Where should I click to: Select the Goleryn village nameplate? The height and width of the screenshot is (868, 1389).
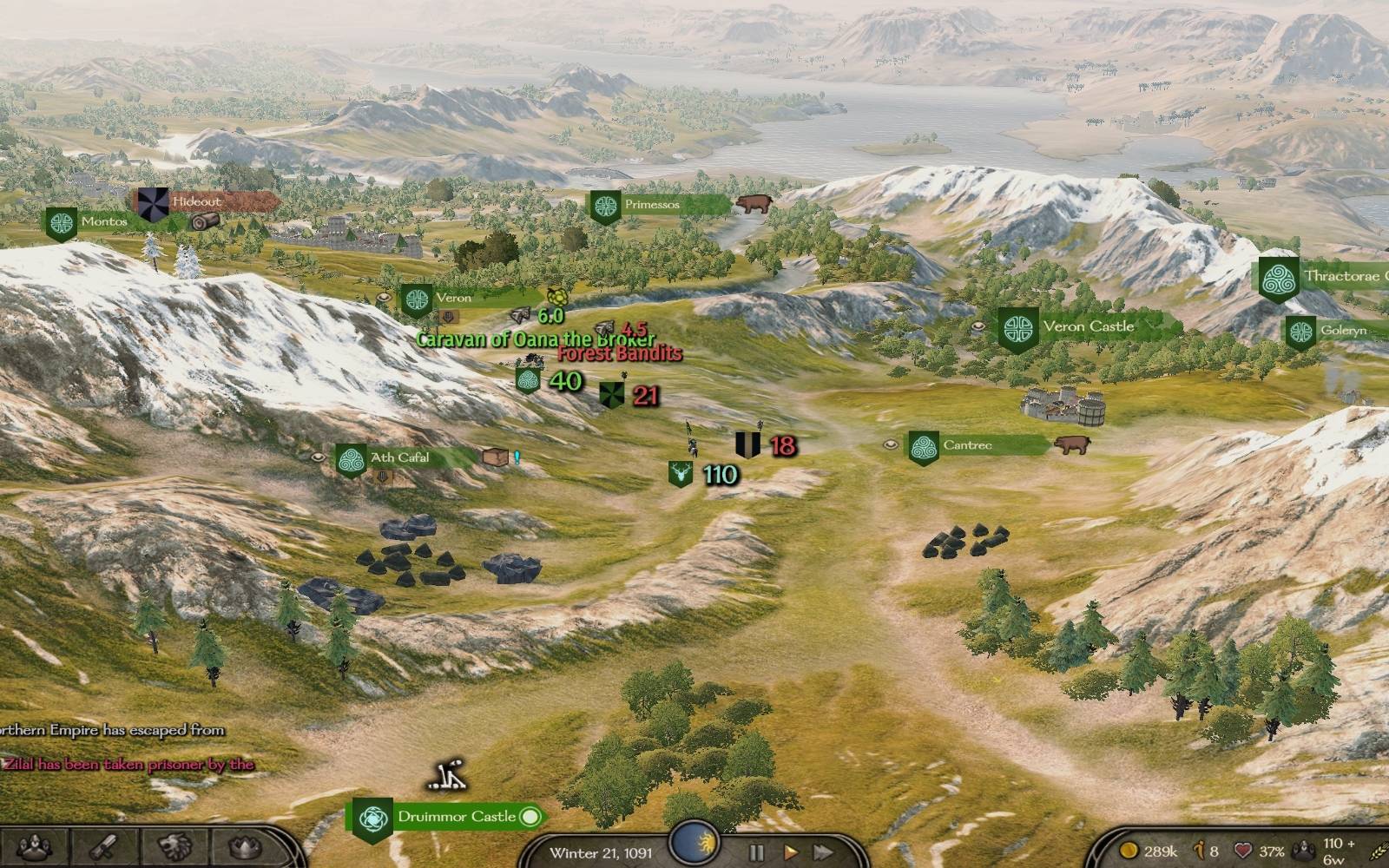click(1342, 331)
